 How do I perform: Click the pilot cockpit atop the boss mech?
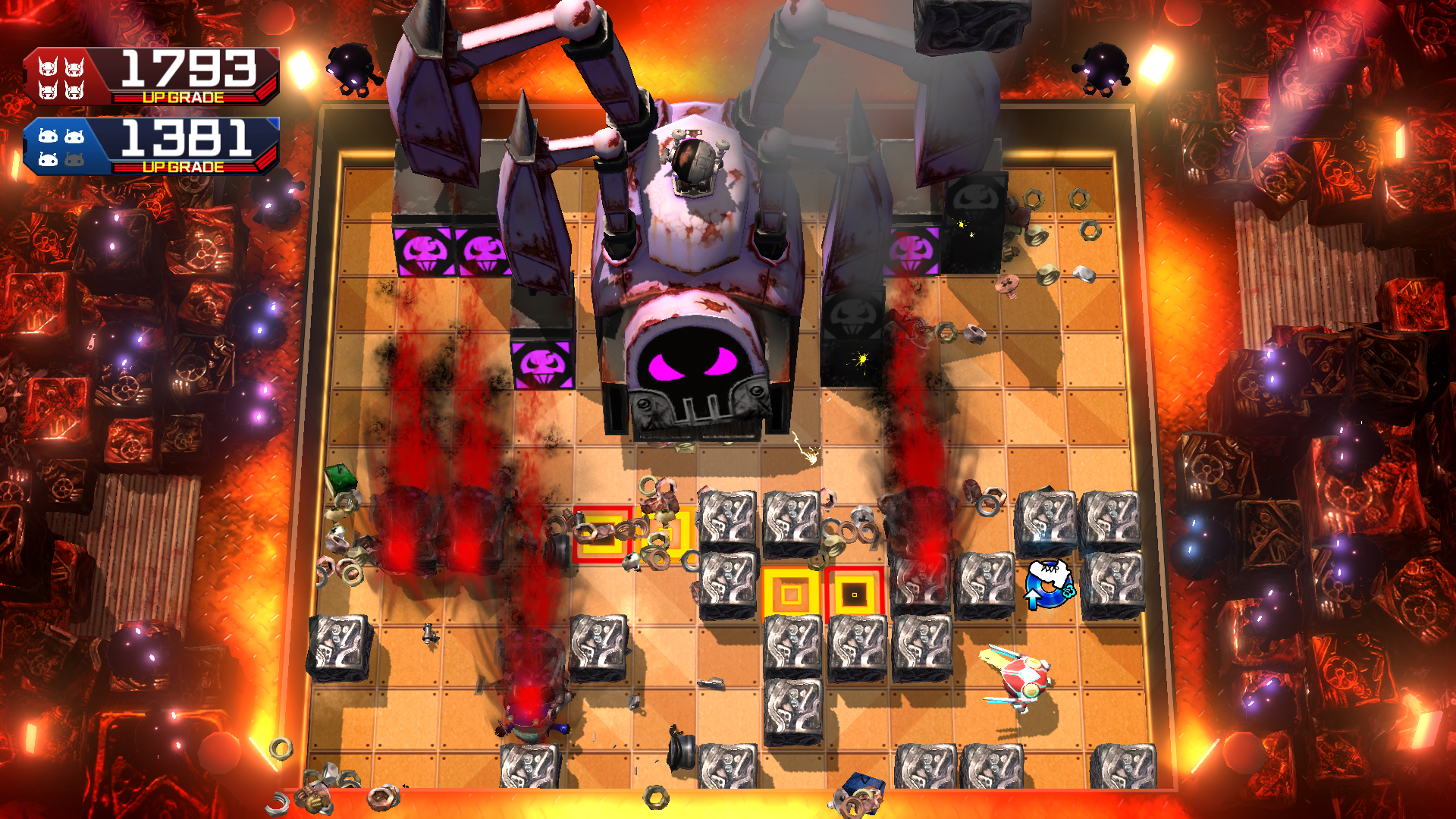694,159
